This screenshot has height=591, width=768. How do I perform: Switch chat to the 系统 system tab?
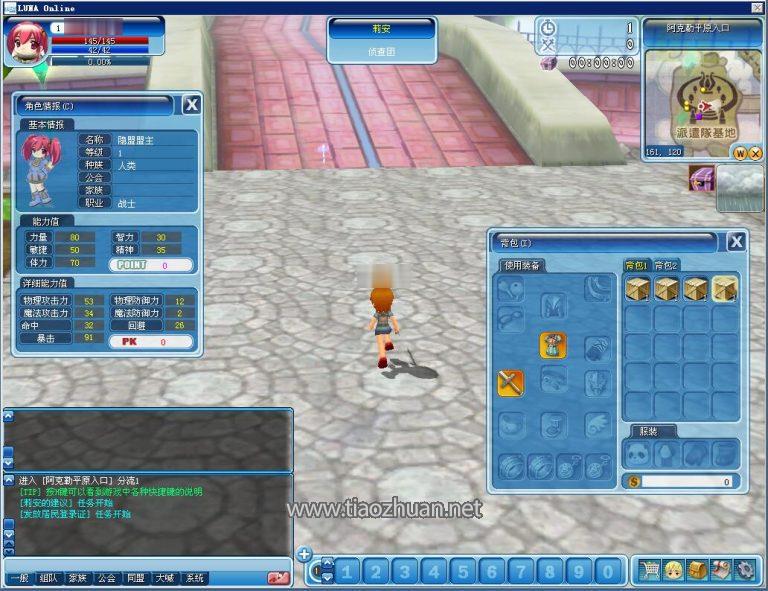[x=195, y=578]
